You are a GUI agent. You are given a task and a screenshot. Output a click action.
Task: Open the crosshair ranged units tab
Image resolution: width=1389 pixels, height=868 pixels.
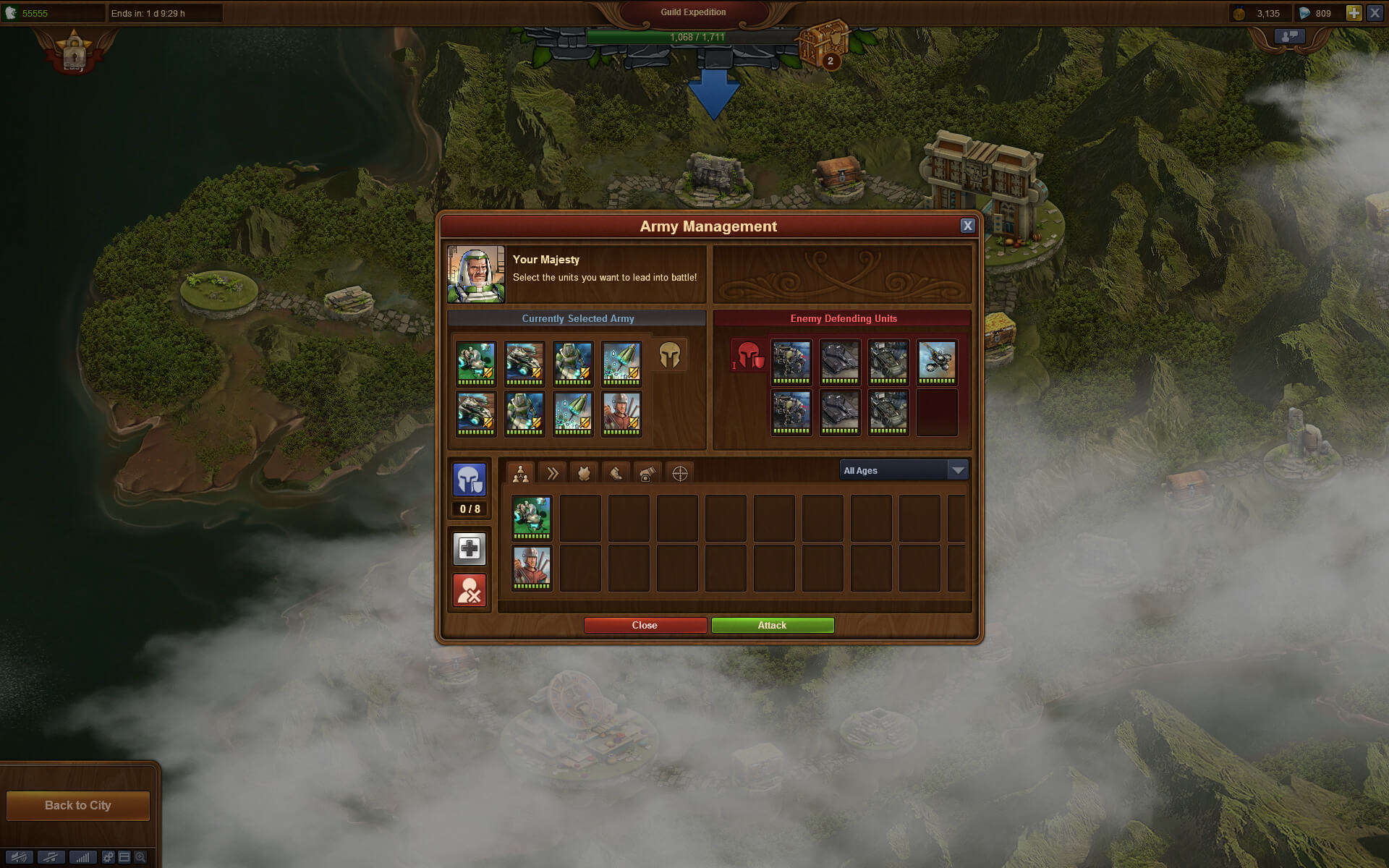click(x=679, y=473)
